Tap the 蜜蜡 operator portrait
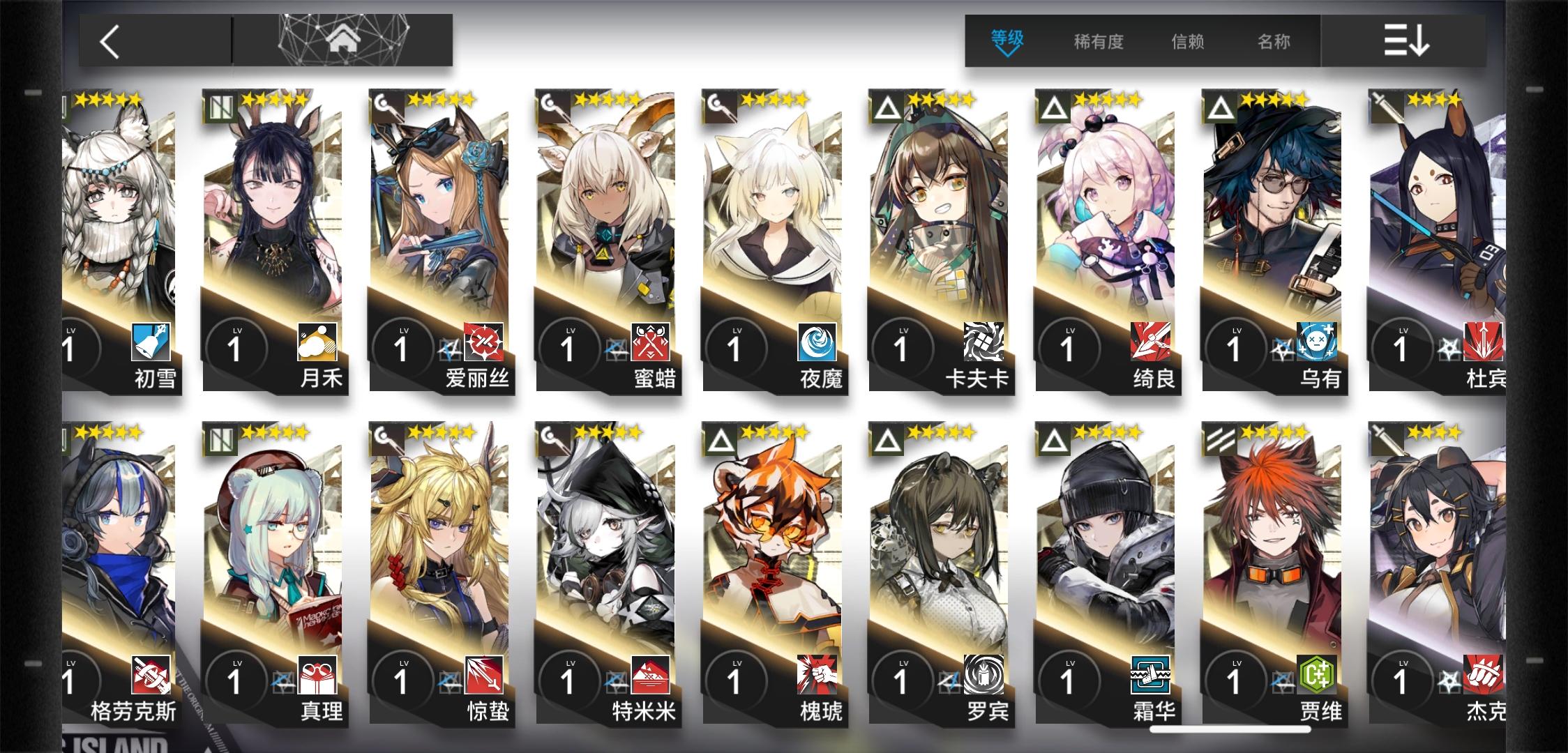 (607, 230)
